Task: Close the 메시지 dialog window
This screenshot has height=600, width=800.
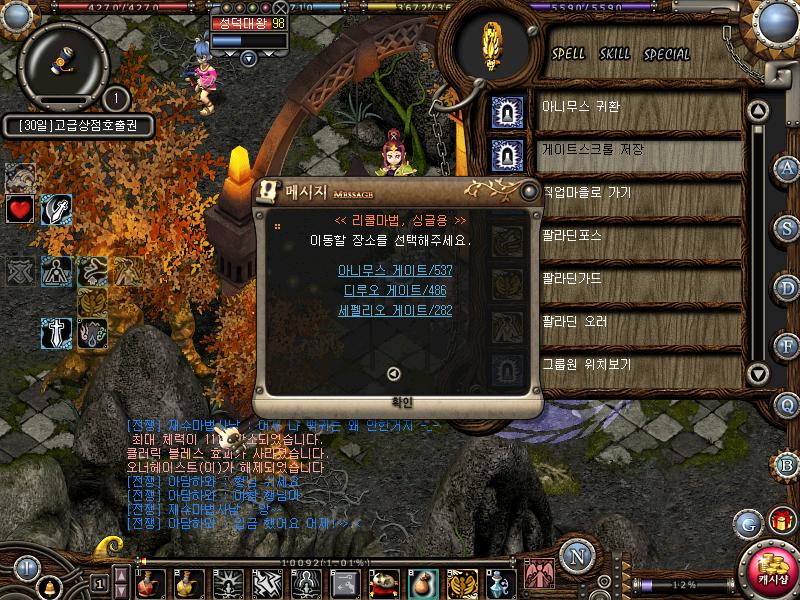Action: pos(529,190)
